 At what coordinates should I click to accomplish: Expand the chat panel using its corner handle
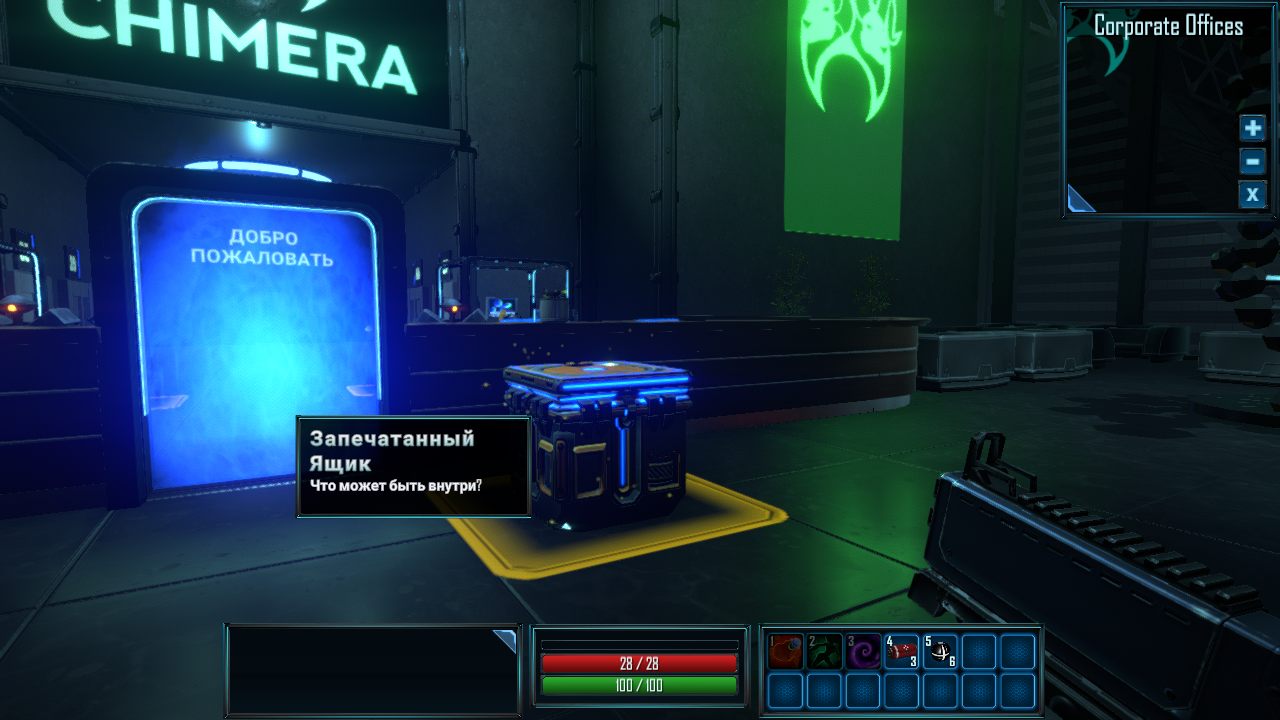505,639
